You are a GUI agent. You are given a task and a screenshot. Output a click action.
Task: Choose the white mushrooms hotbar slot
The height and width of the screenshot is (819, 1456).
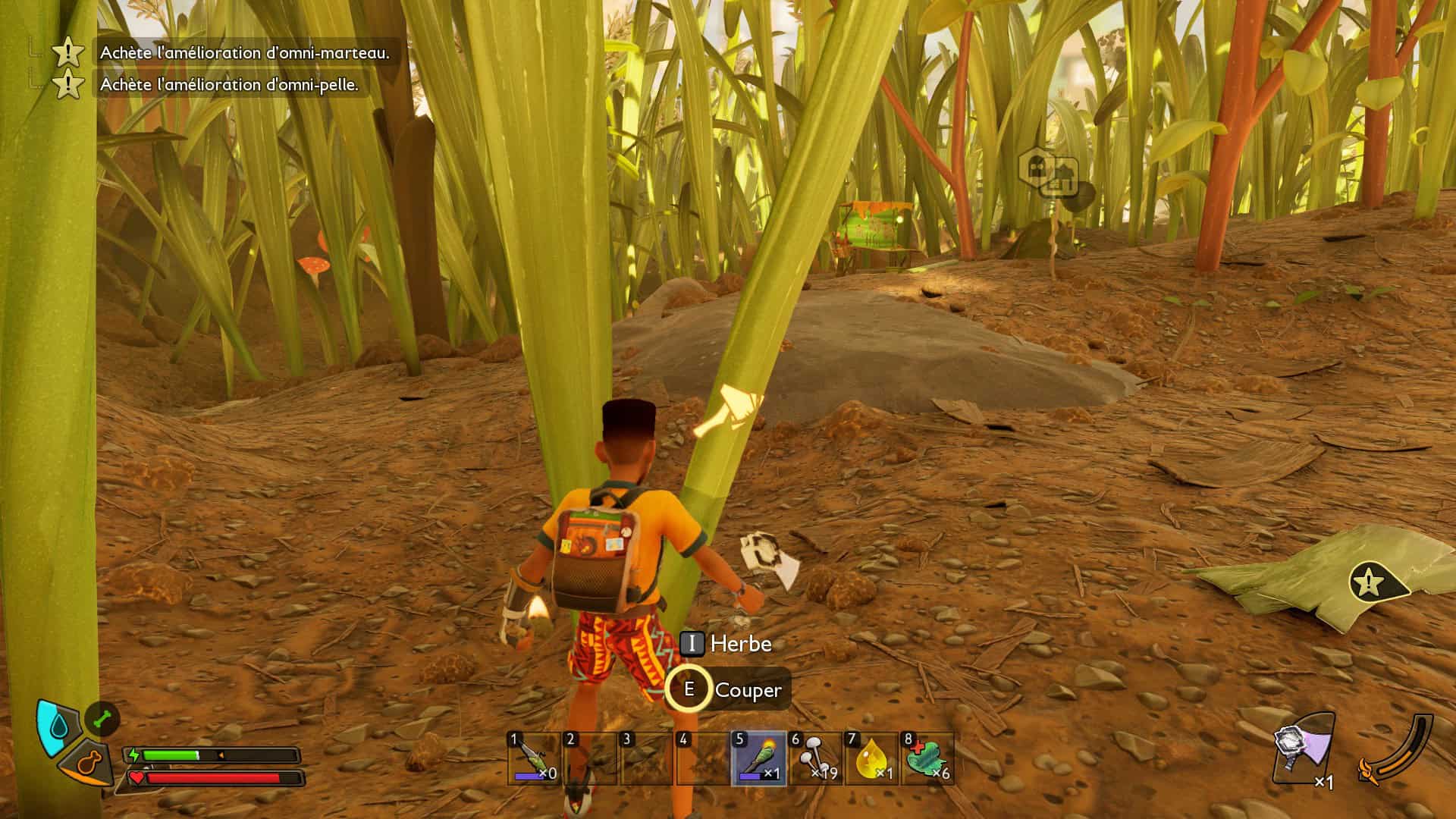coord(814,758)
